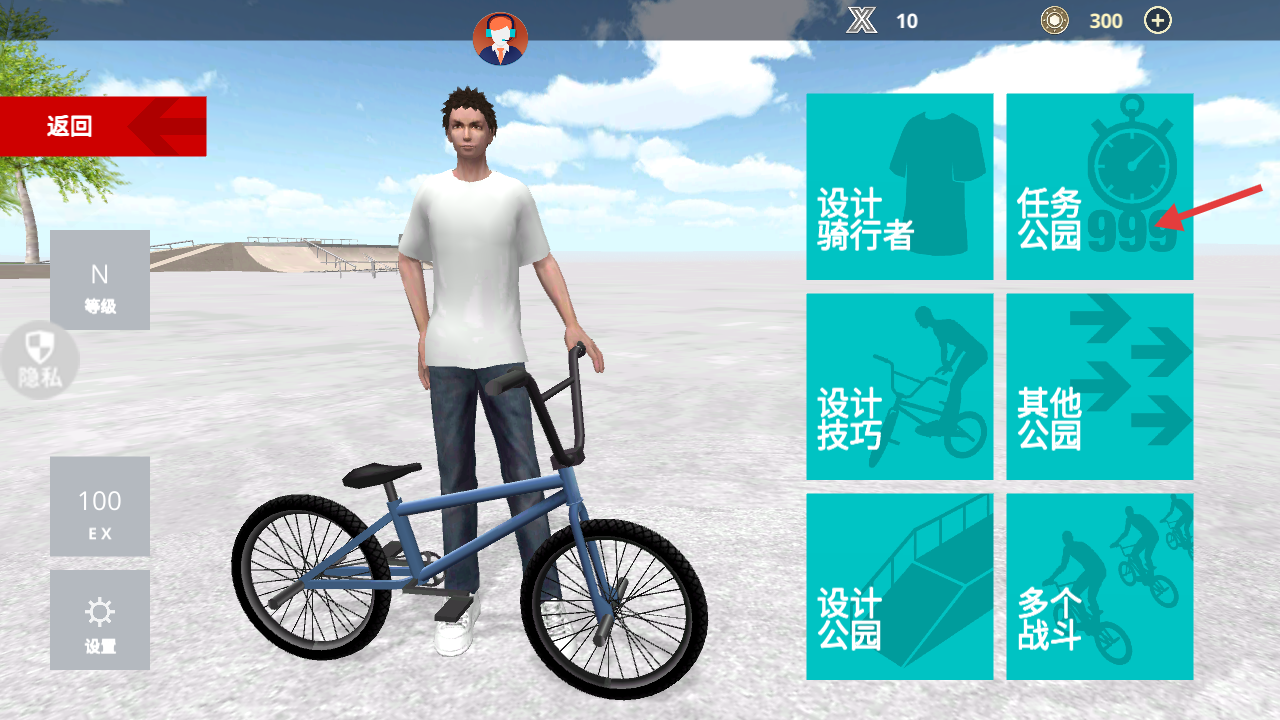
Task: Open the headset support avatar icon
Action: click(x=500, y=38)
